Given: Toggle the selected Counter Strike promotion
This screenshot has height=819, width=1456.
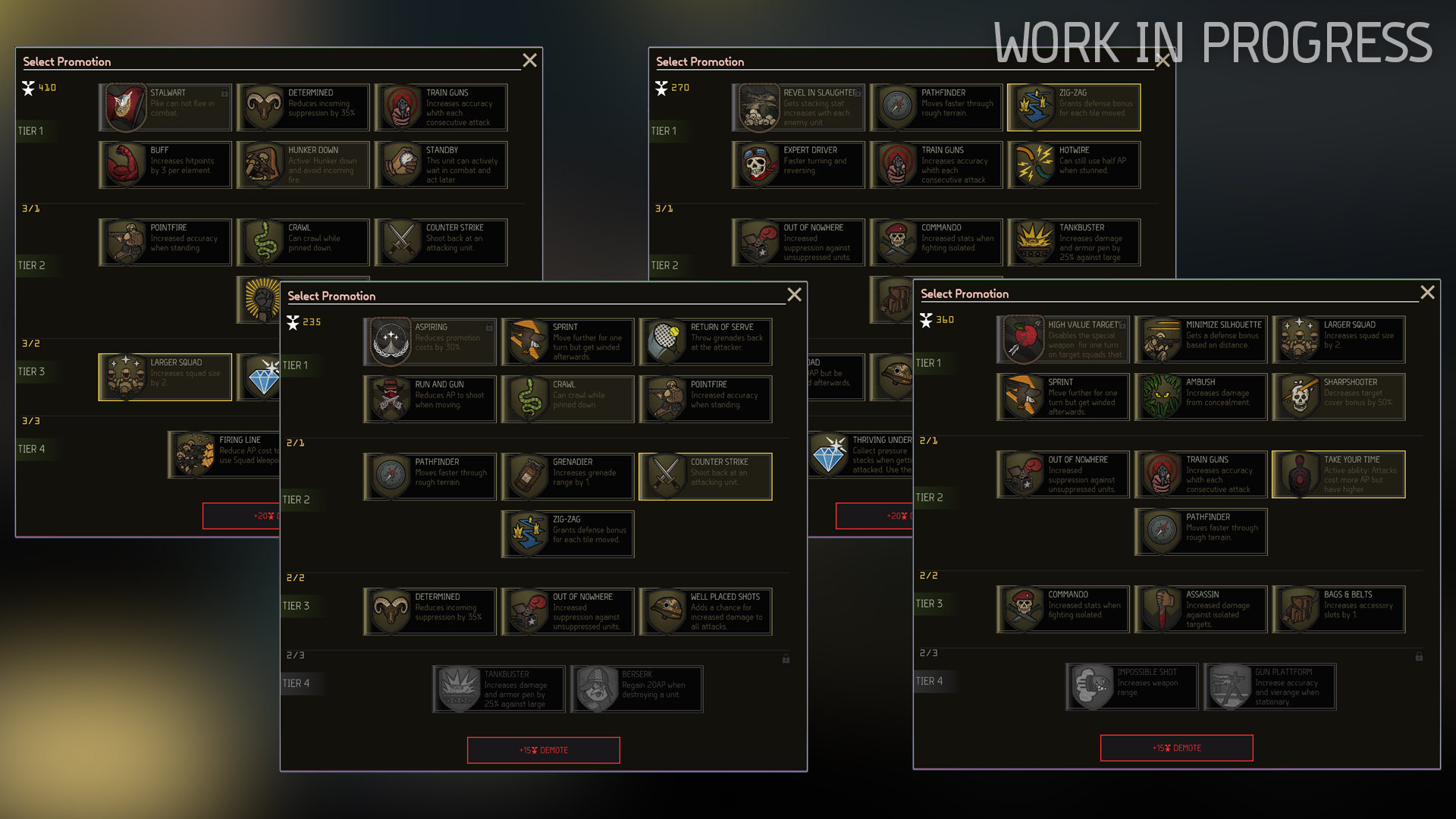Looking at the screenshot, I should tap(705, 476).
